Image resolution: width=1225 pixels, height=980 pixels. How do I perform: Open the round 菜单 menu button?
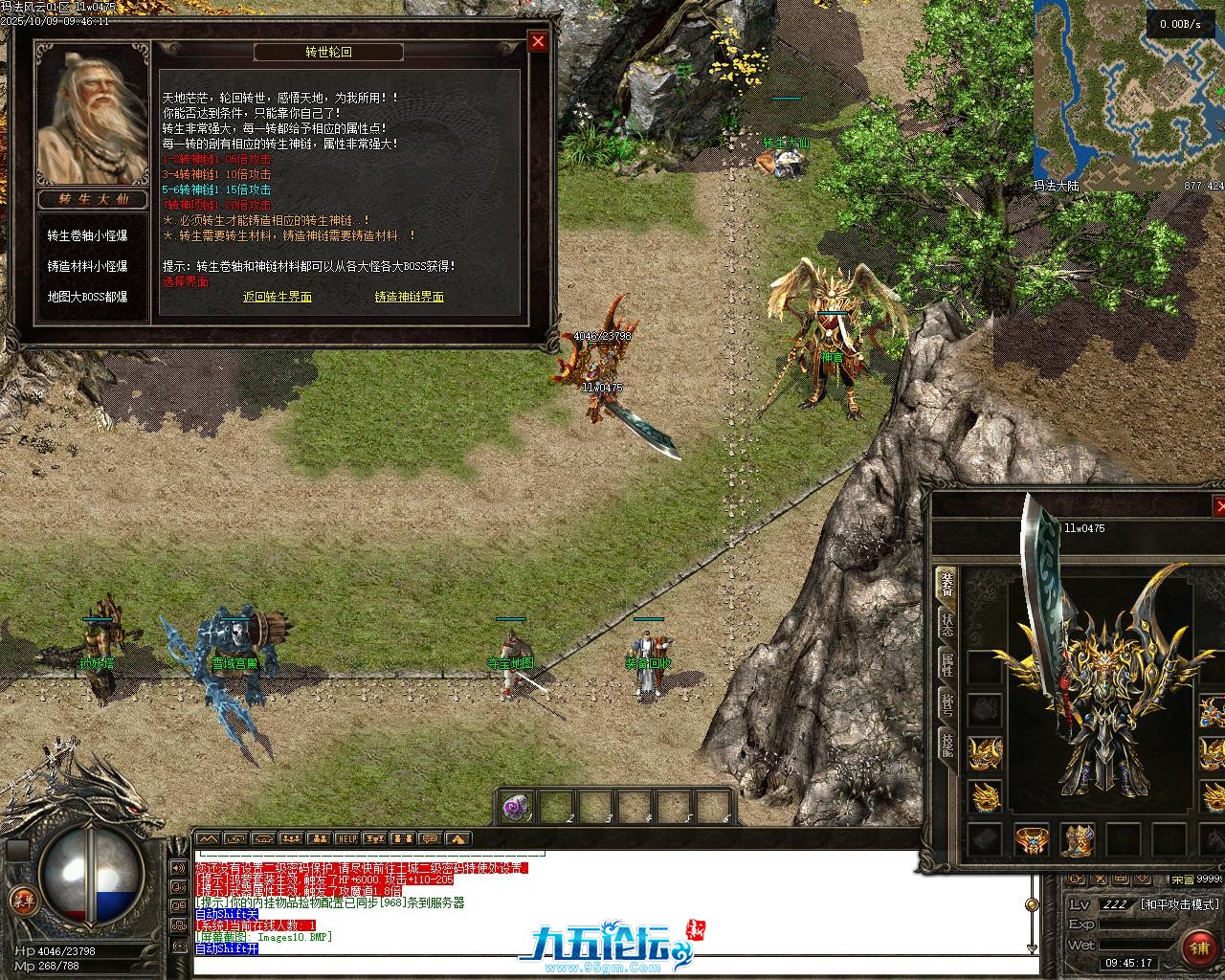pyautogui.click(x=20, y=900)
